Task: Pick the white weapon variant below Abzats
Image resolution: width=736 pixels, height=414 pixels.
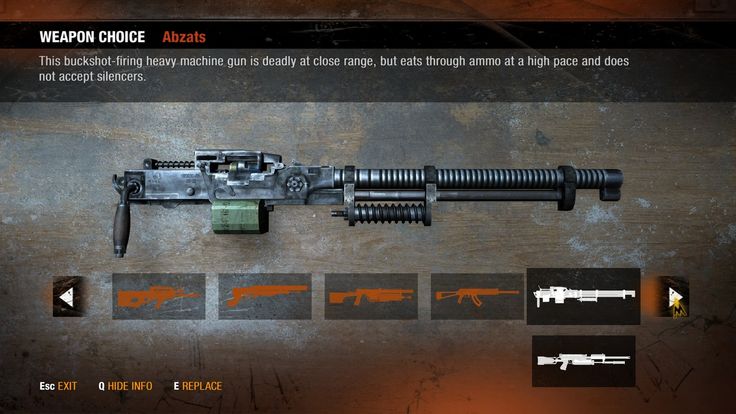Action: pos(583,361)
